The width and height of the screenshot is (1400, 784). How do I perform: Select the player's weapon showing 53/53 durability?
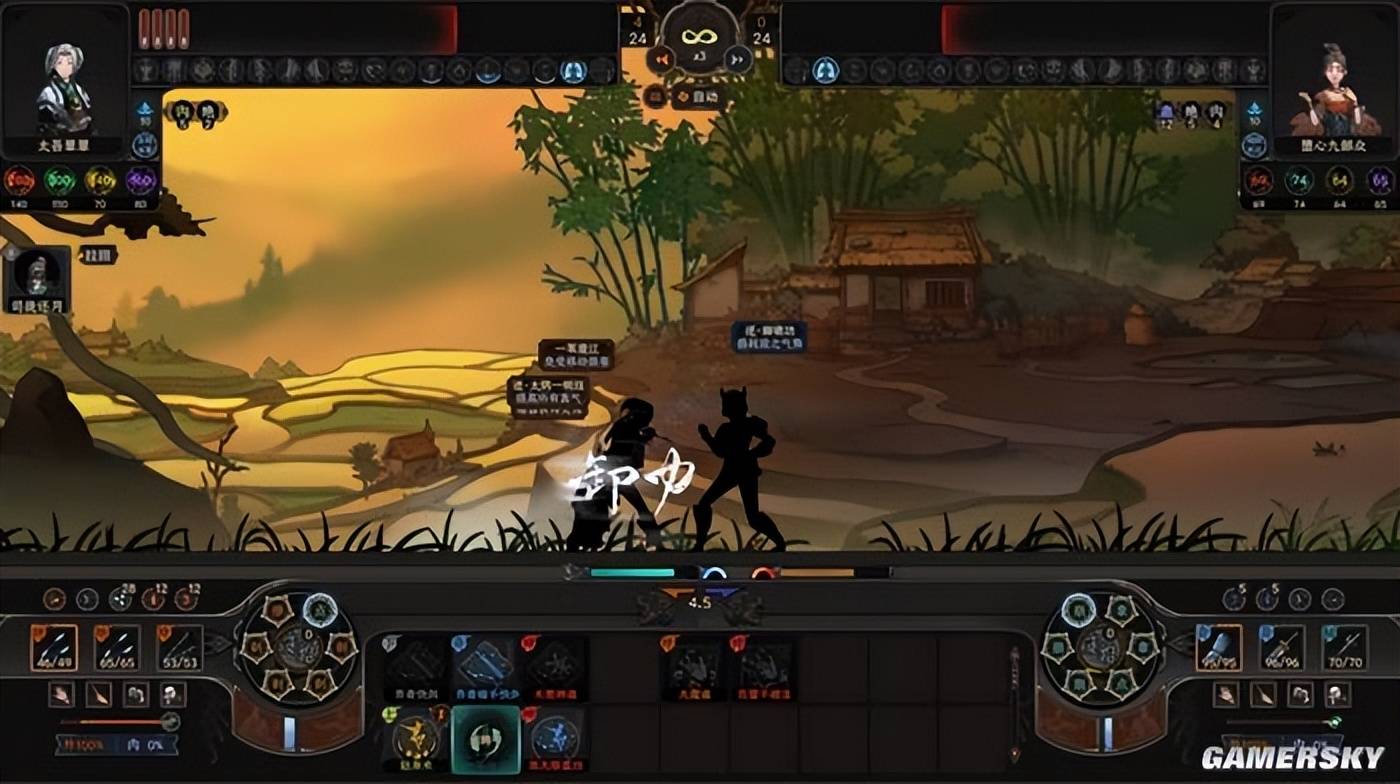click(180, 648)
